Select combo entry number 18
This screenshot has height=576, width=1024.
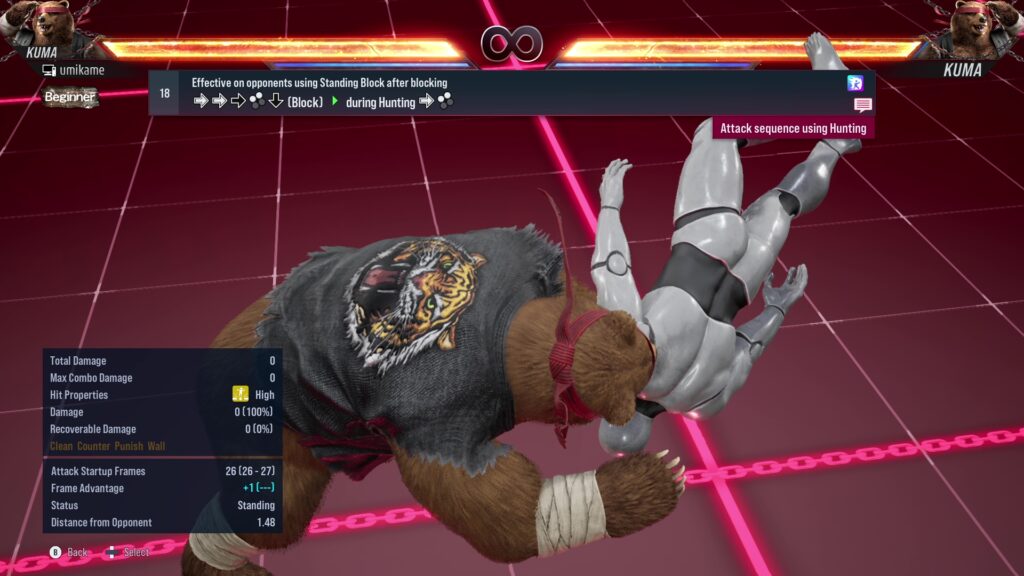(x=165, y=93)
